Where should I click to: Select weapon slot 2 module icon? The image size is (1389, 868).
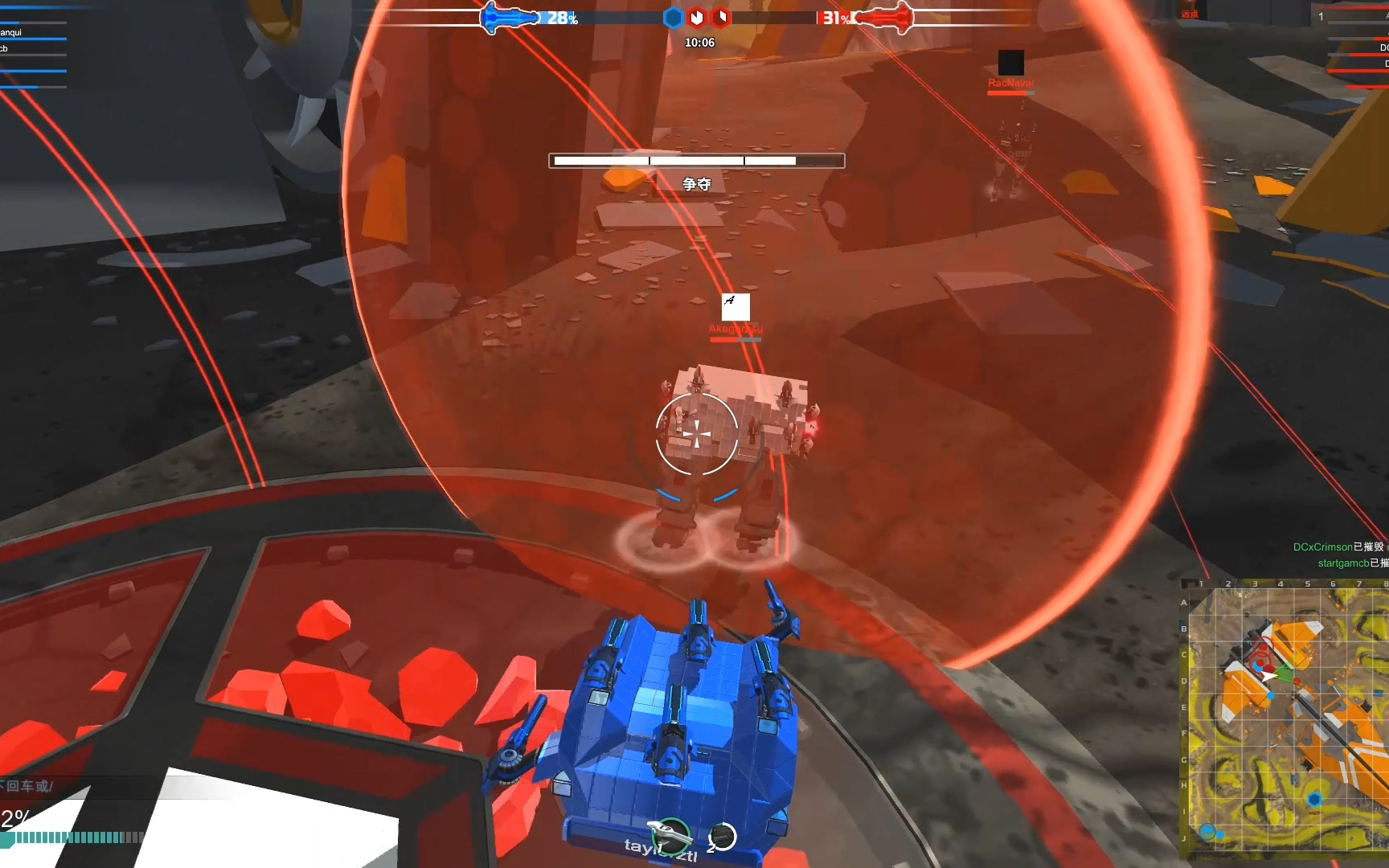pyautogui.click(x=723, y=837)
